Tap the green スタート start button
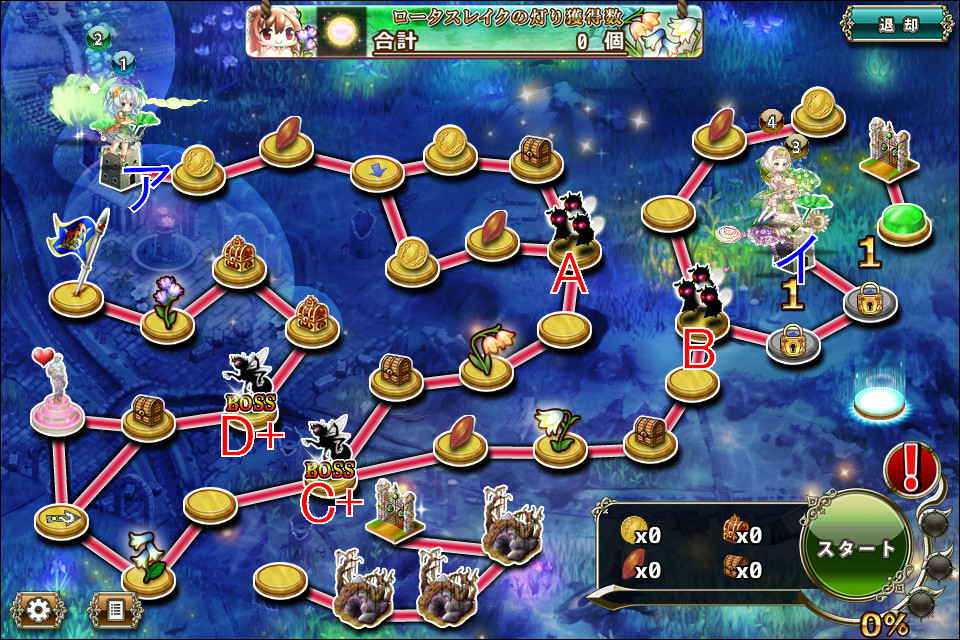 [x=856, y=549]
